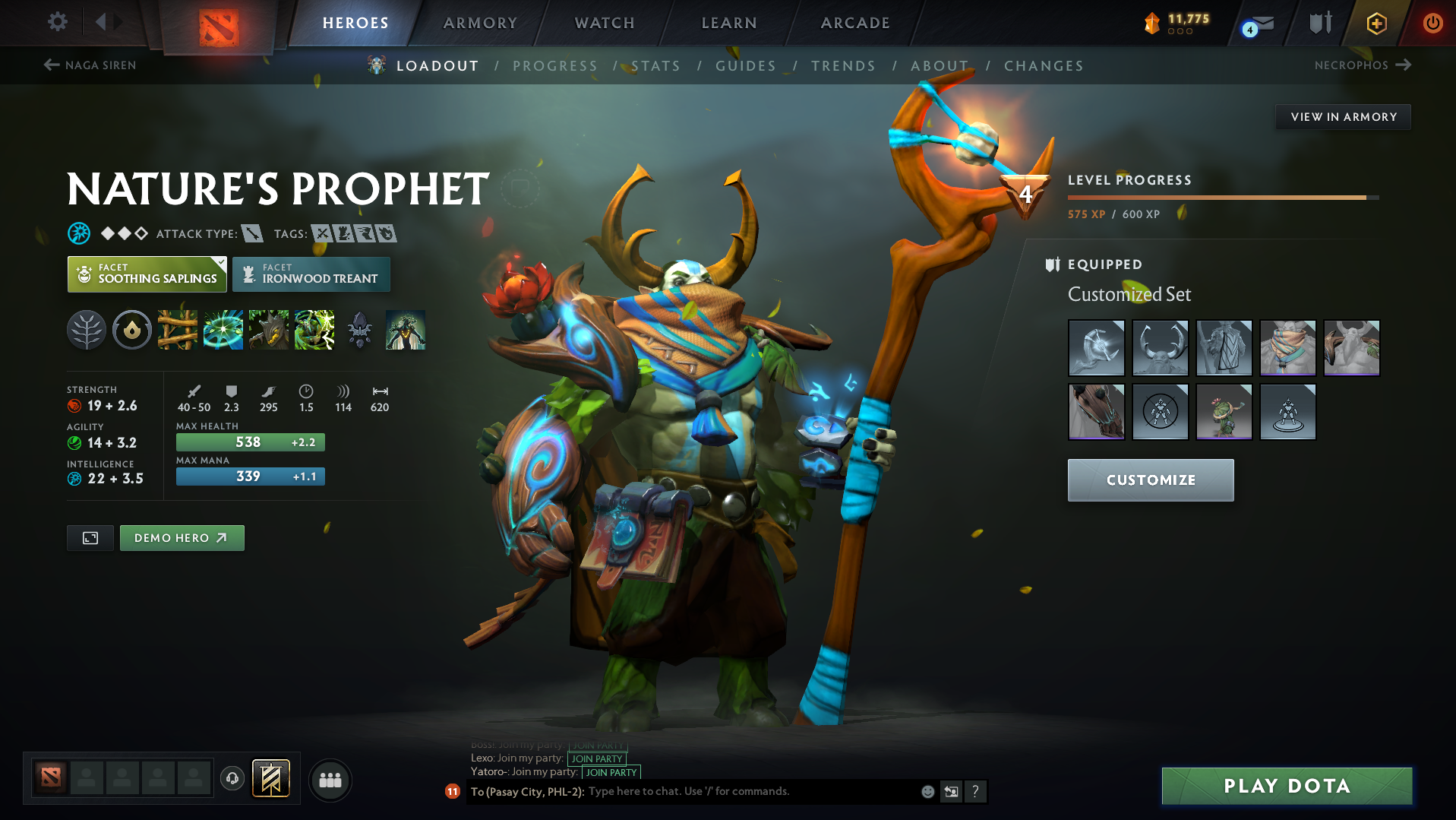Click Nature's Call treant summon ability icon
1456x820 pixels.
click(x=269, y=330)
